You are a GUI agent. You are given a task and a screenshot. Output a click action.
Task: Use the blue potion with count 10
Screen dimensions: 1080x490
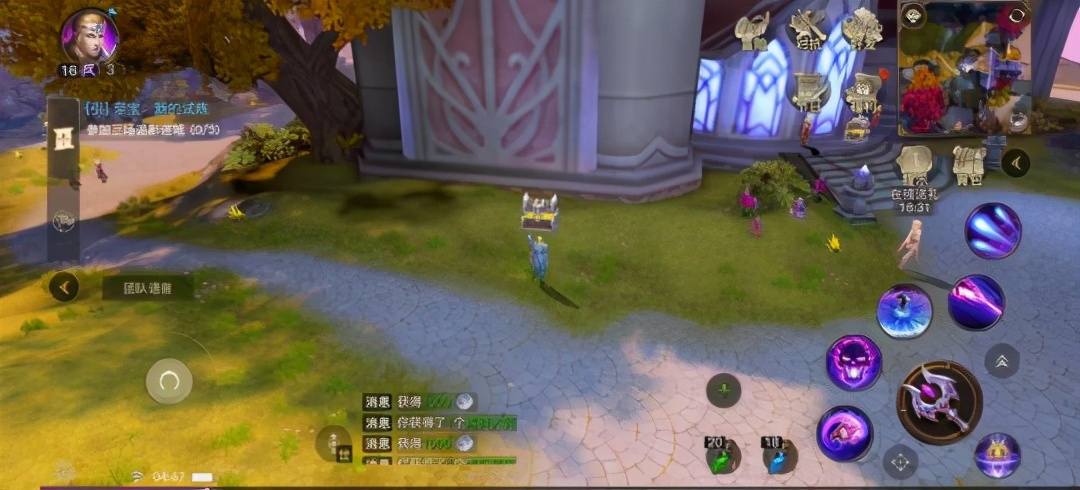pos(777,456)
